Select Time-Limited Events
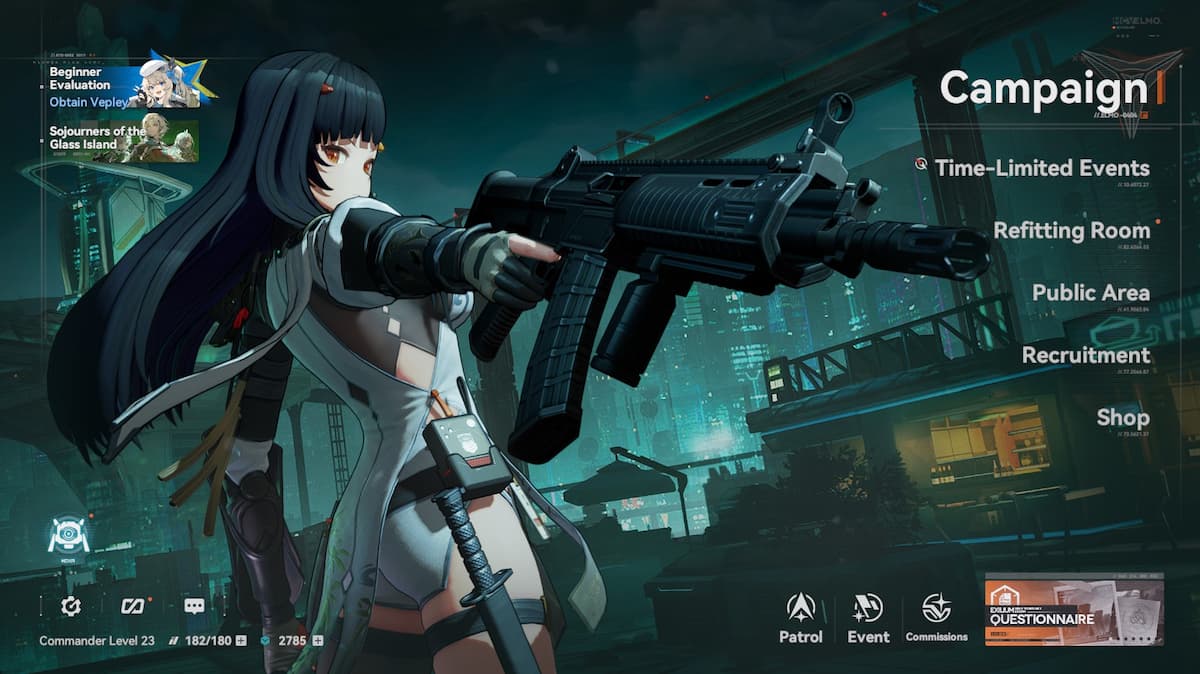1200x674 pixels. click(x=1041, y=168)
